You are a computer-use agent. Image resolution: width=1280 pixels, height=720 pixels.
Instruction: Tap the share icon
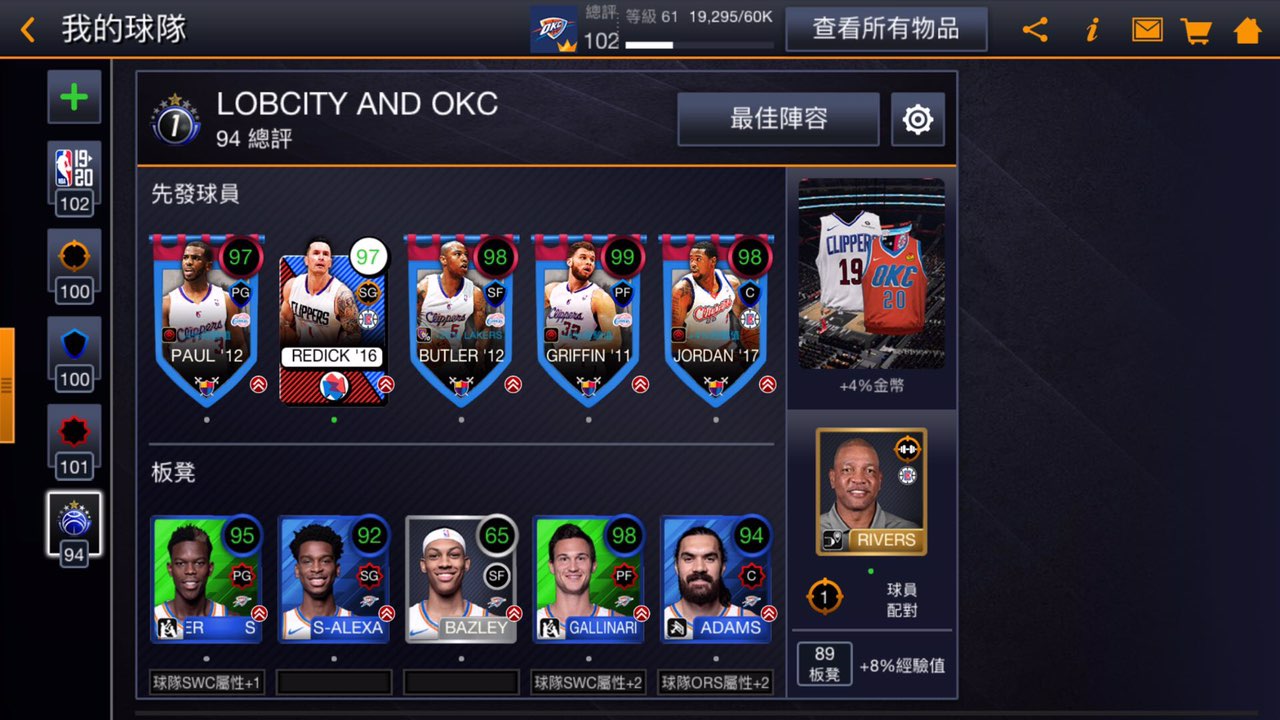coord(1035,30)
